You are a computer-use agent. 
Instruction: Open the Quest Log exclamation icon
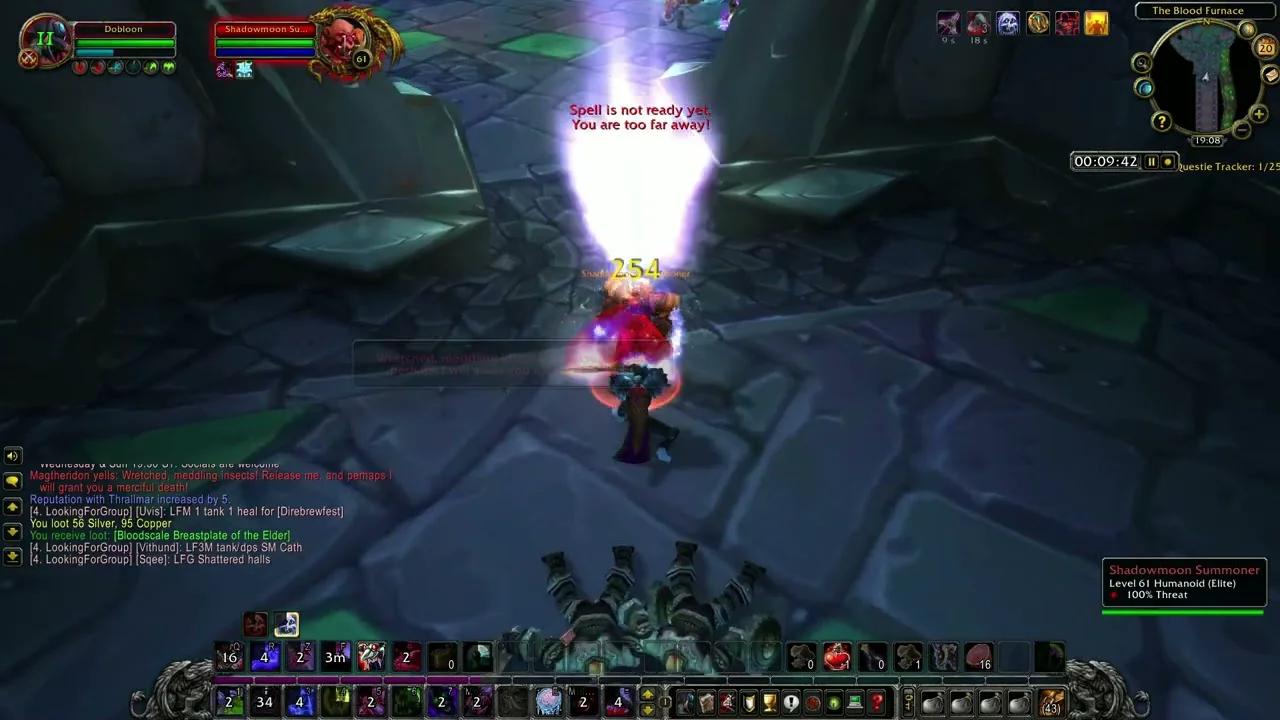pyautogui.click(x=791, y=700)
